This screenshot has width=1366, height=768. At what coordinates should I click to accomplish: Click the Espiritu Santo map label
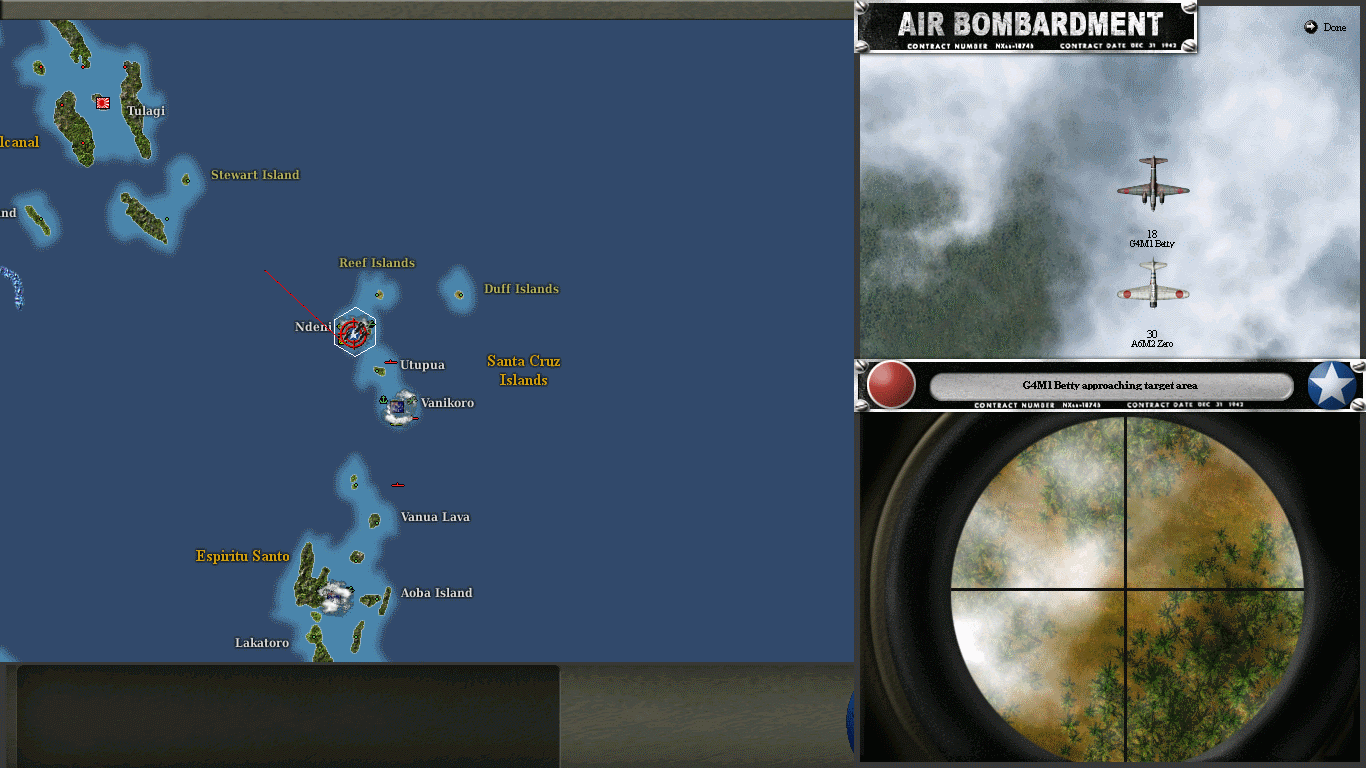click(242, 556)
